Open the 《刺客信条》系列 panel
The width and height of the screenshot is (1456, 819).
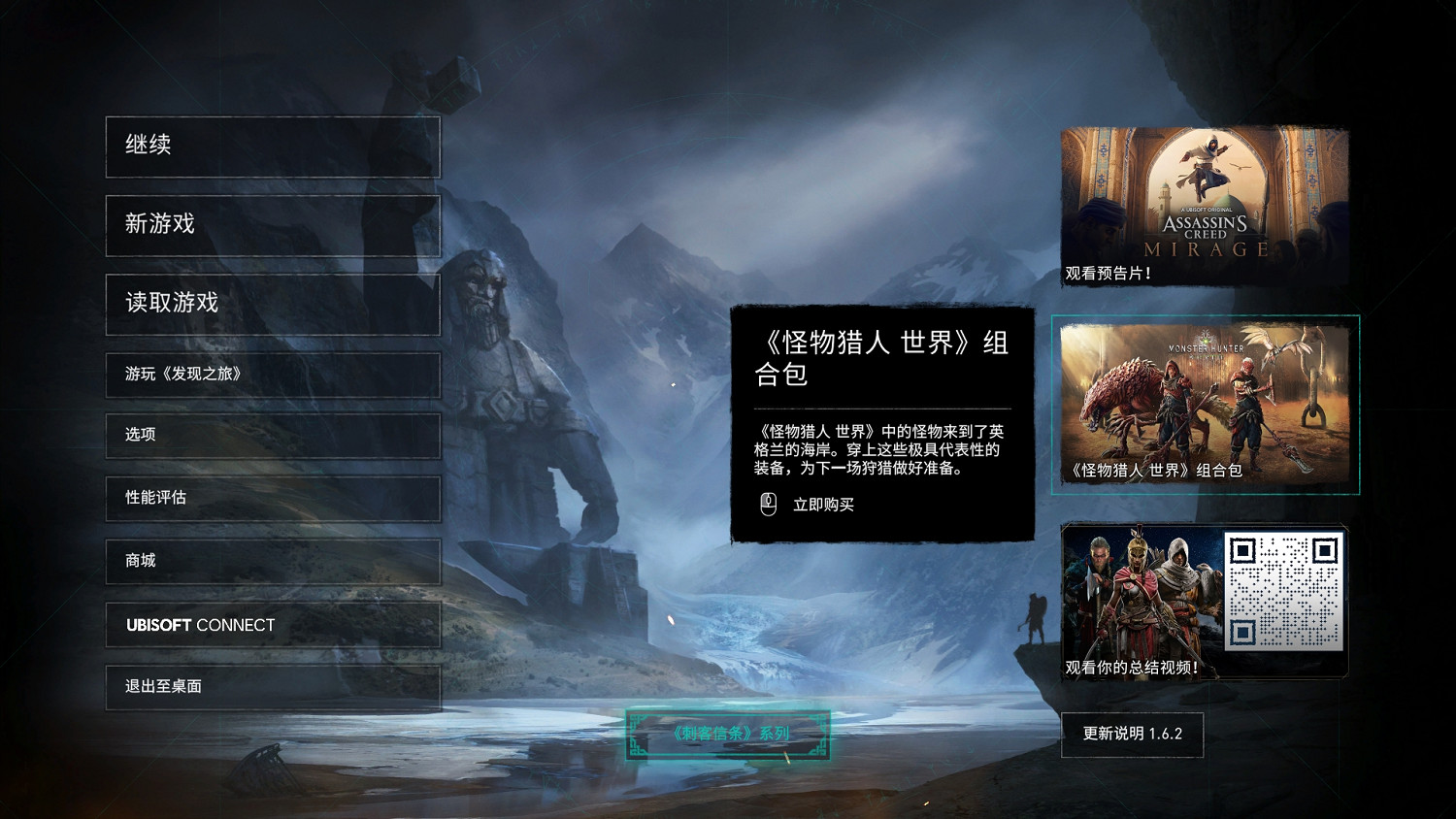[728, 735]
